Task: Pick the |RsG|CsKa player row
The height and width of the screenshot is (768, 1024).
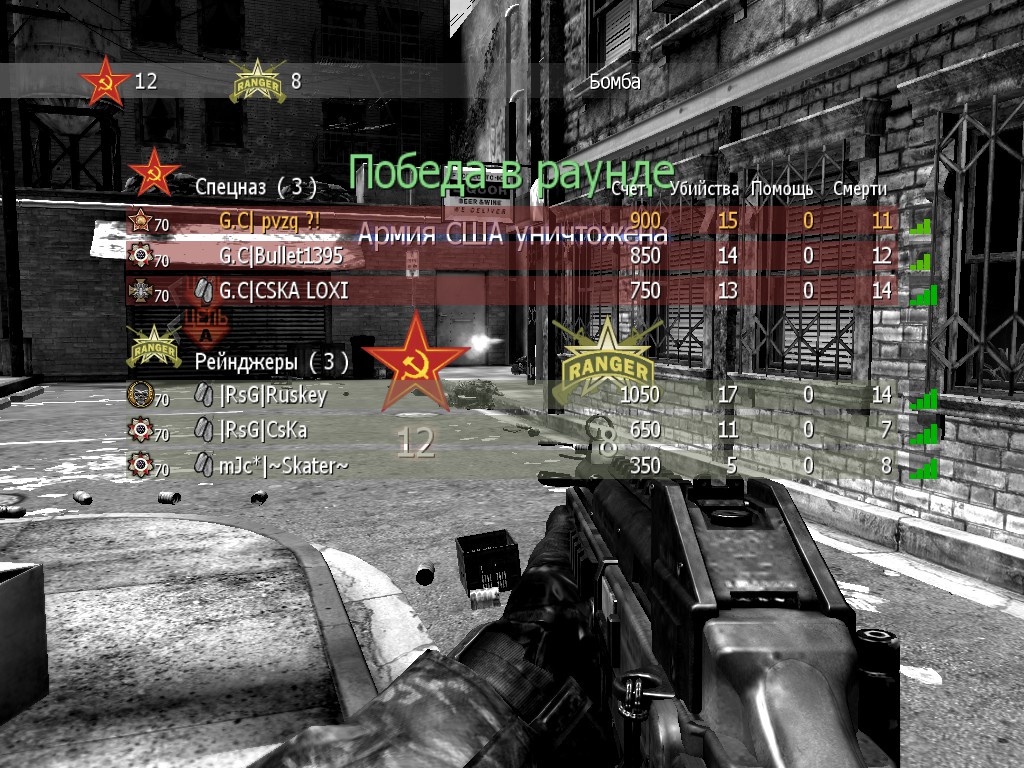Action: tap(263, 430)
